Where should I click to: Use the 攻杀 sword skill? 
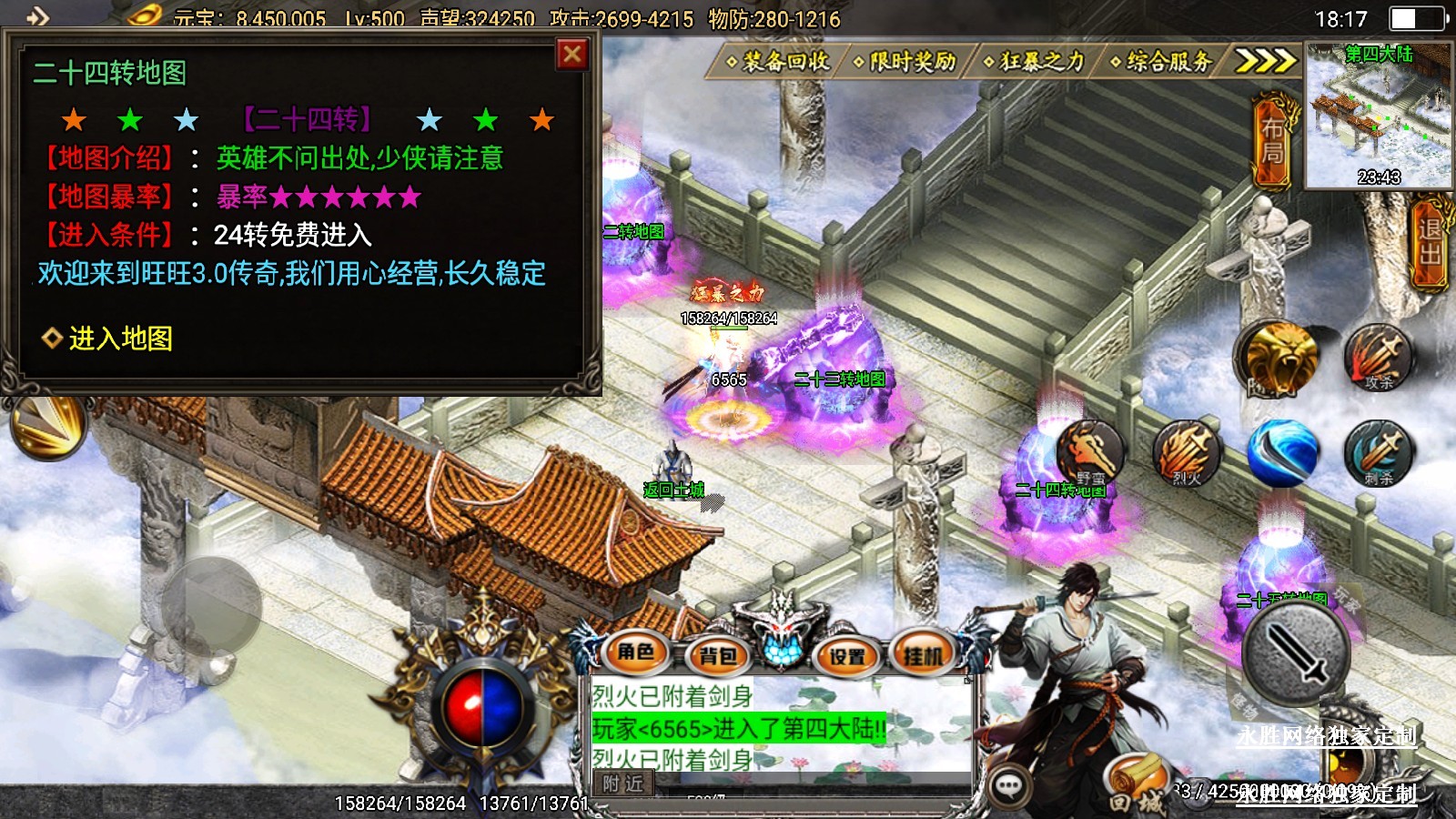coord(1379,358)
